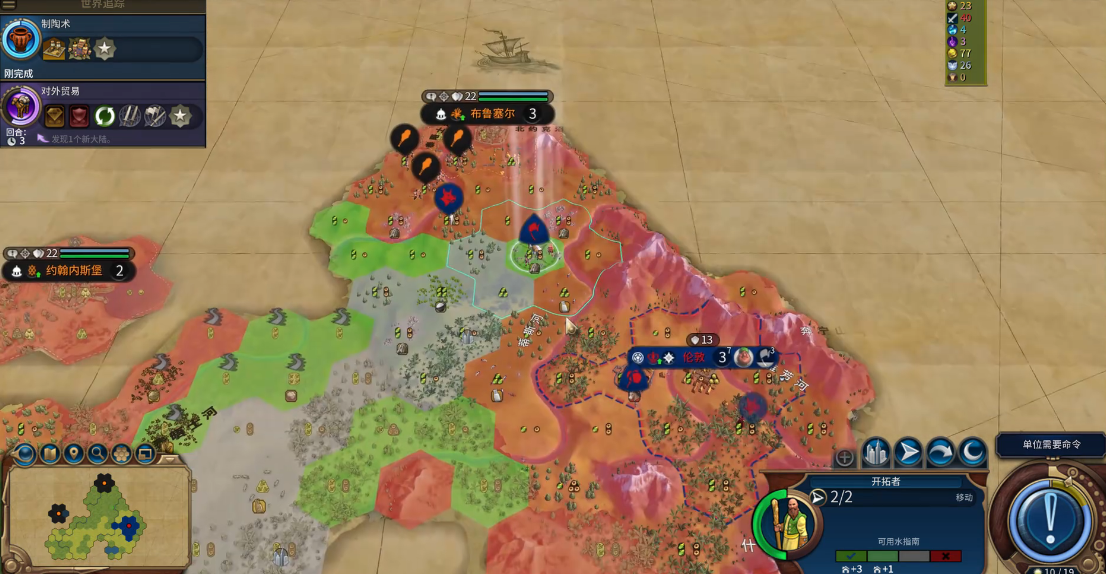Choose the Skip Turn curved arrow
Viewport: 1106px width, 574px height.
click(x=940, y=454)
